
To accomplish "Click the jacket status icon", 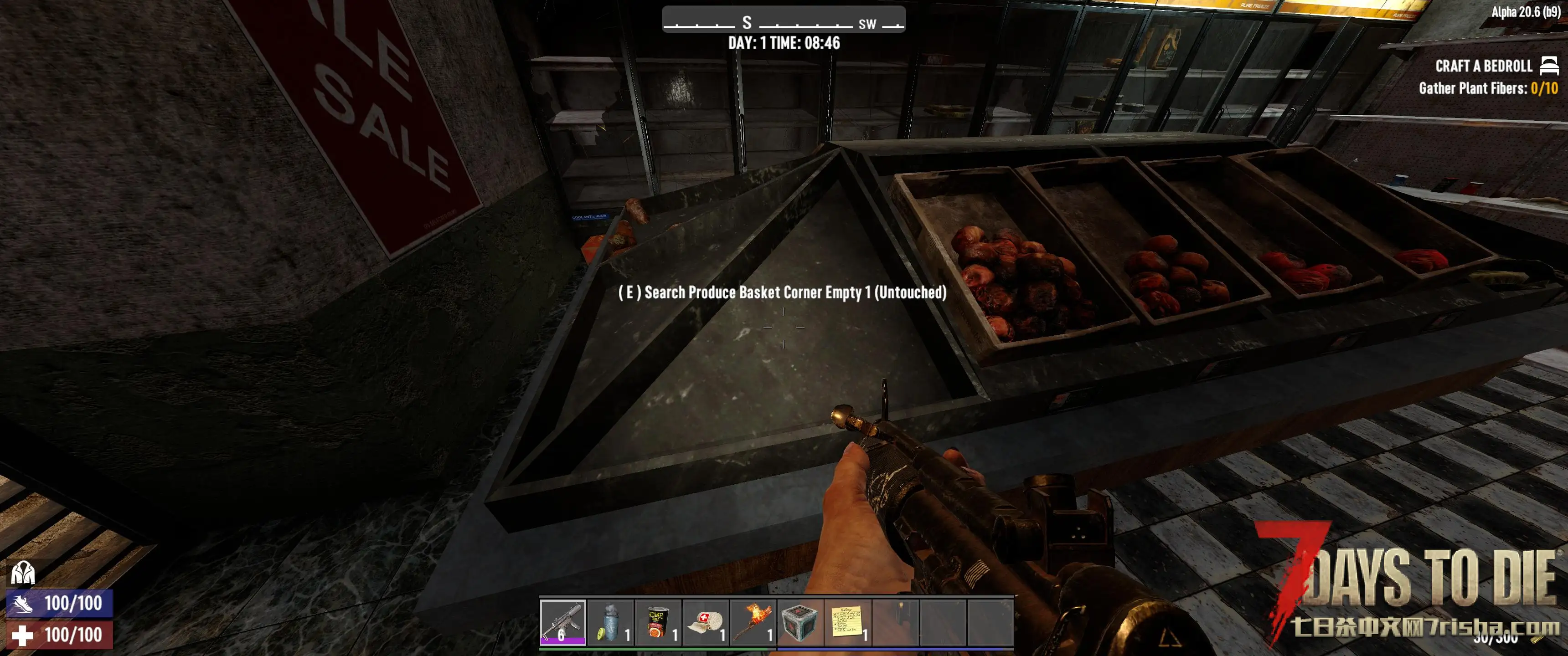I will tap(23, 573).
